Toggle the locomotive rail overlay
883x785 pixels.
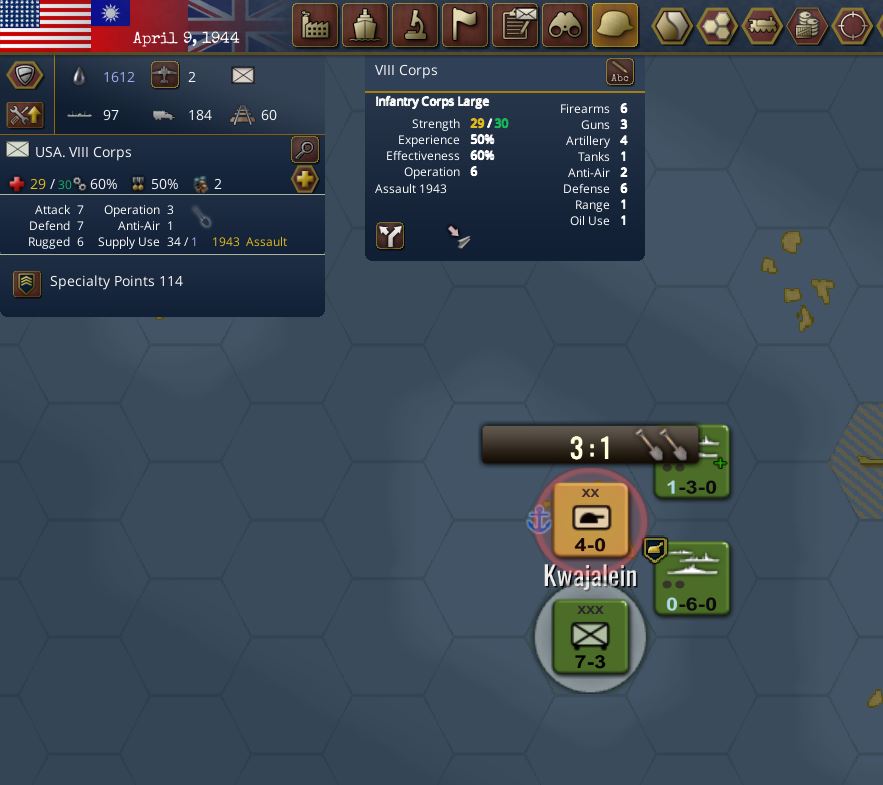click(x=763, y=25)
